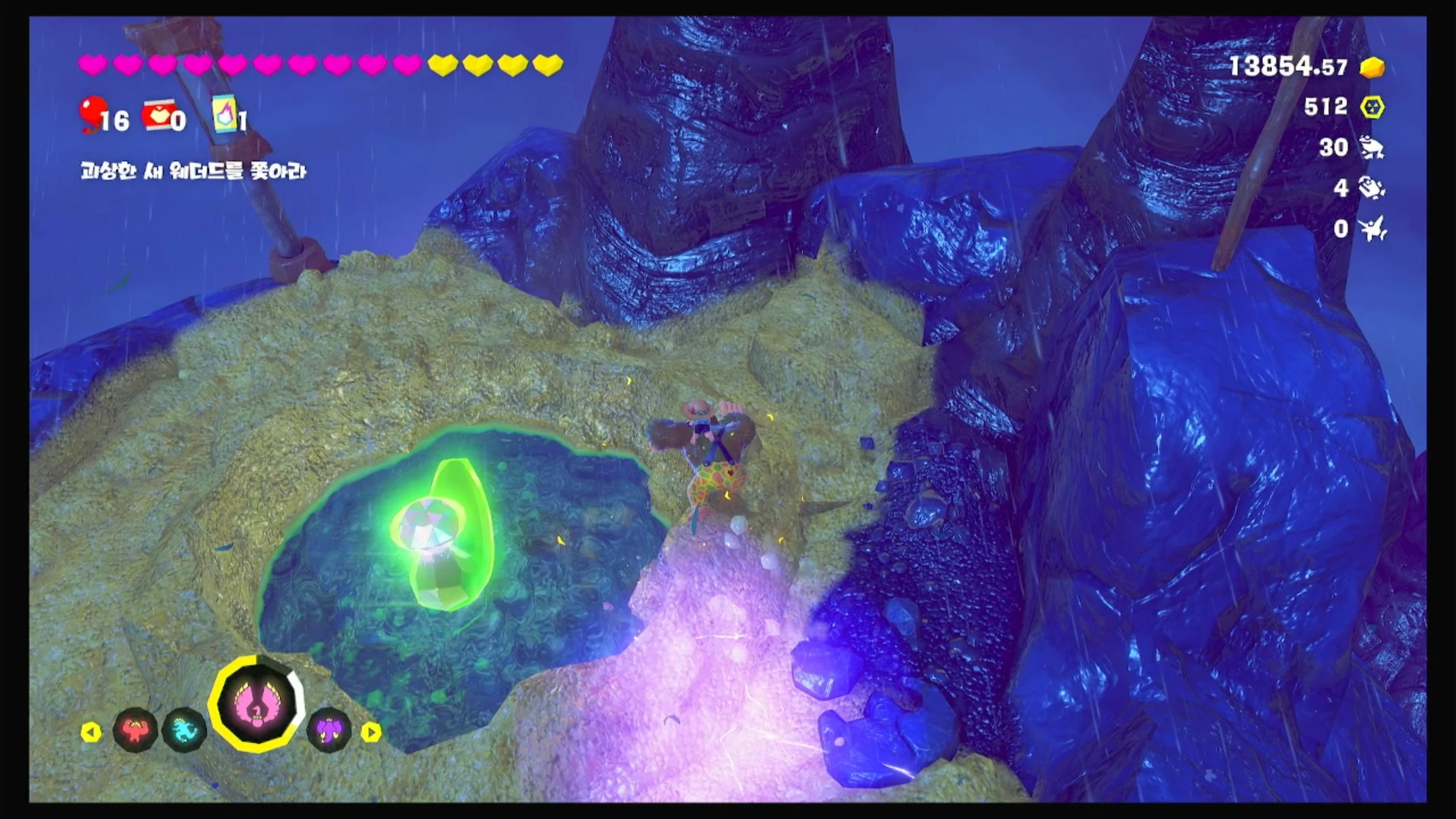The width and height of the screenshot is (1456, 819).
Task: Click the yellow left arrow of the Bananza selector
Action: click(x=90, y=732)
